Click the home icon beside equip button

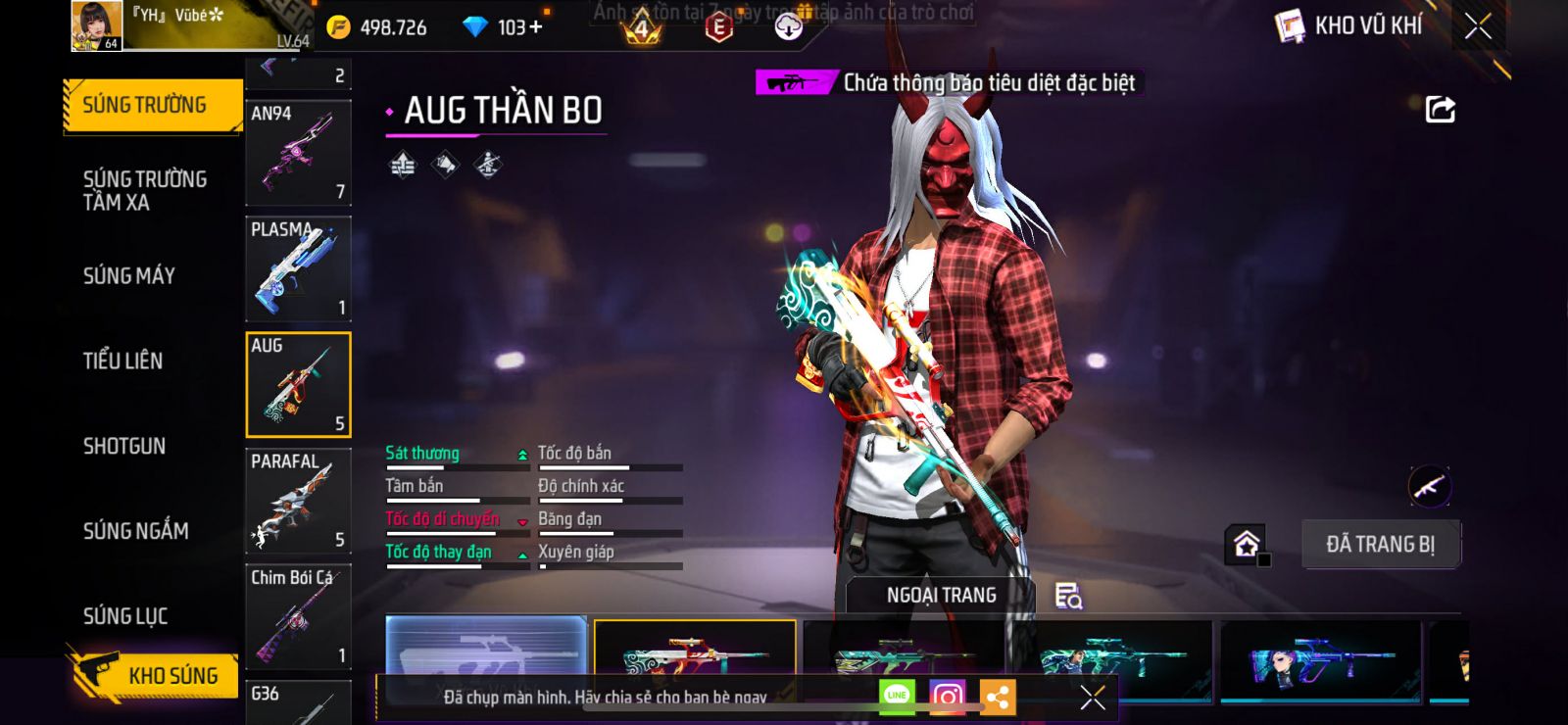point(1247,544)
